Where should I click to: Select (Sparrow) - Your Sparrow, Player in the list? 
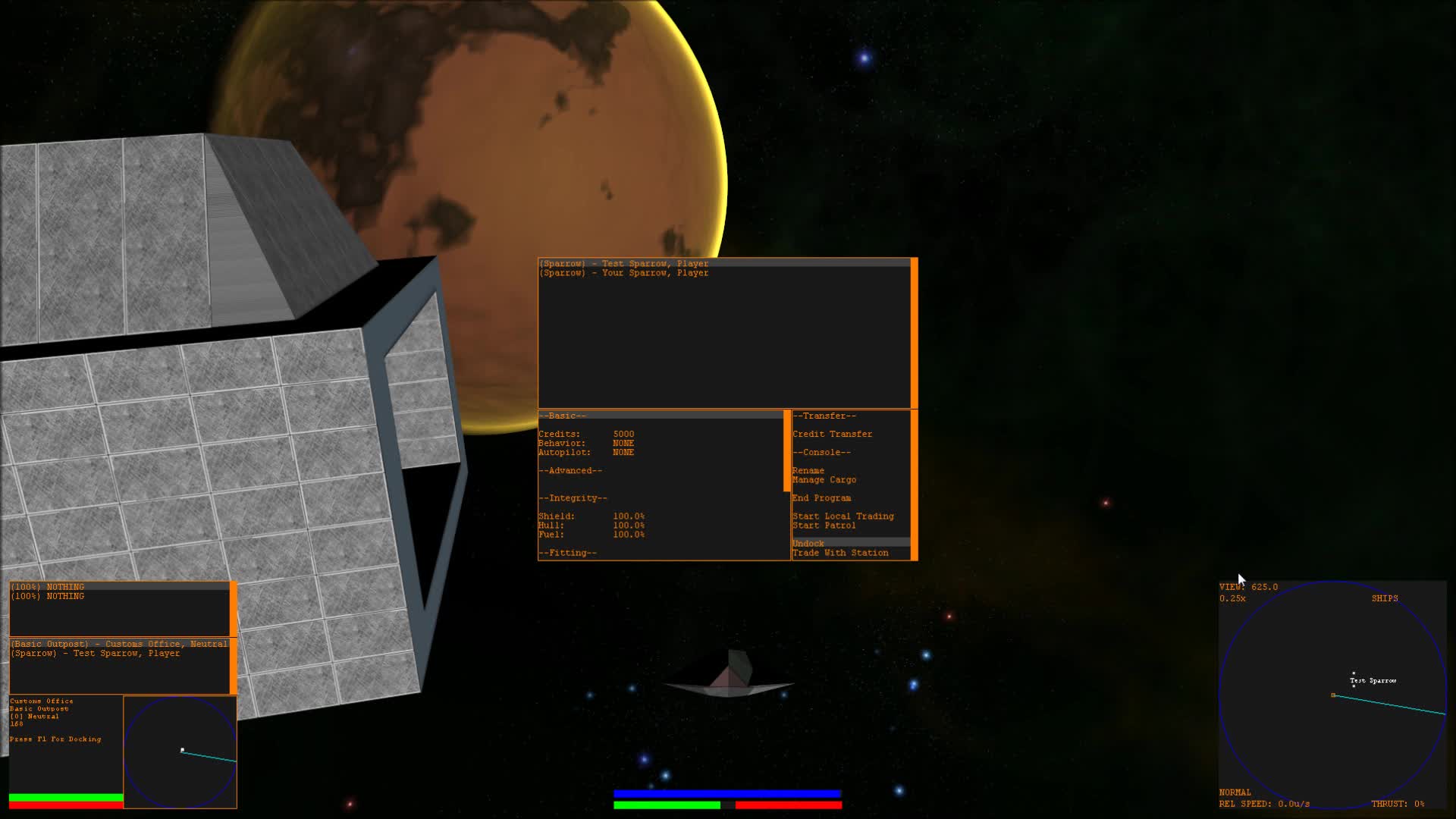(x=623, y=272)
